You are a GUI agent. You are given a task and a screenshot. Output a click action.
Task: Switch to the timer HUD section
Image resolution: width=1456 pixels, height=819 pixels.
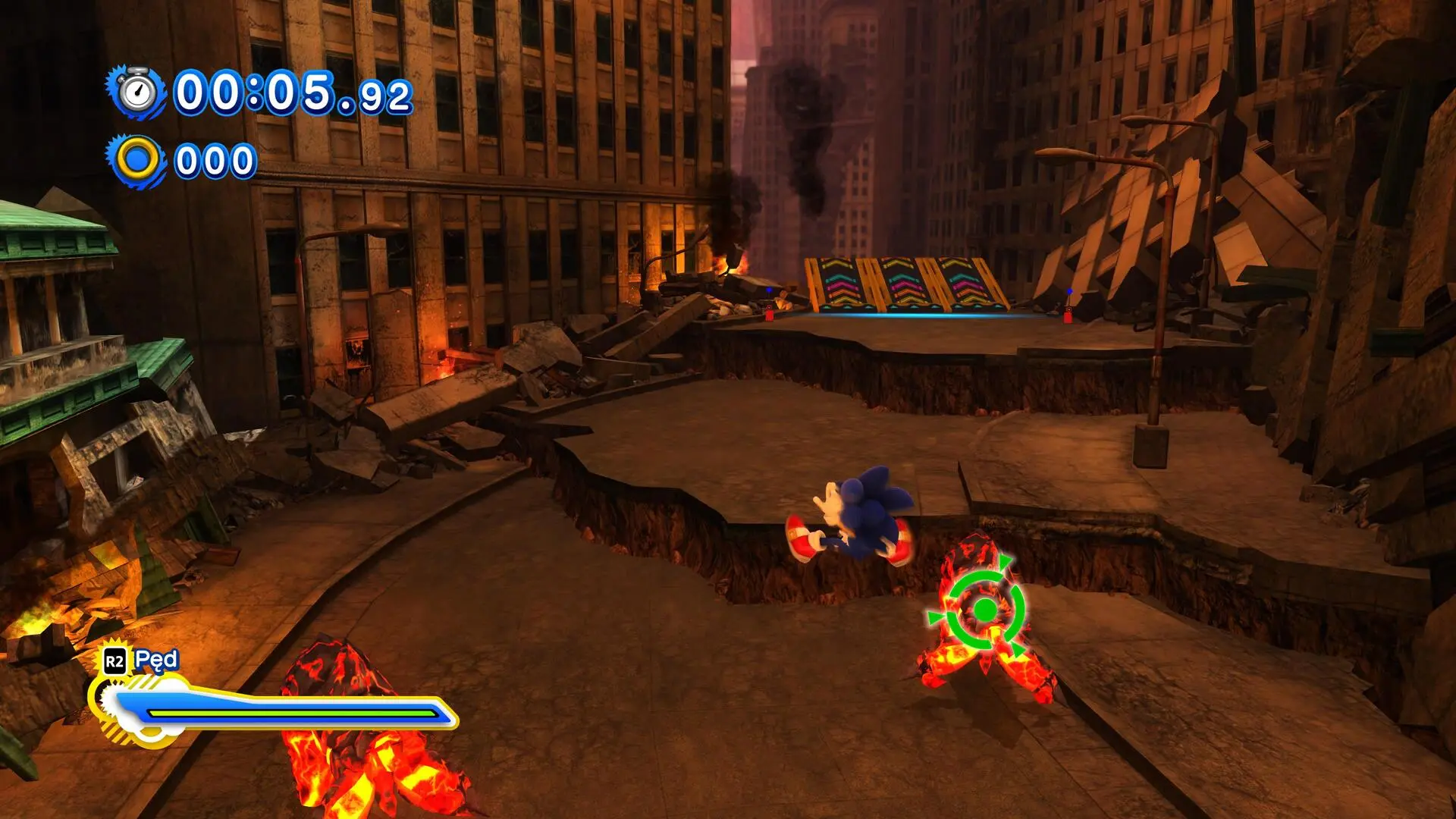coord(227,93)
